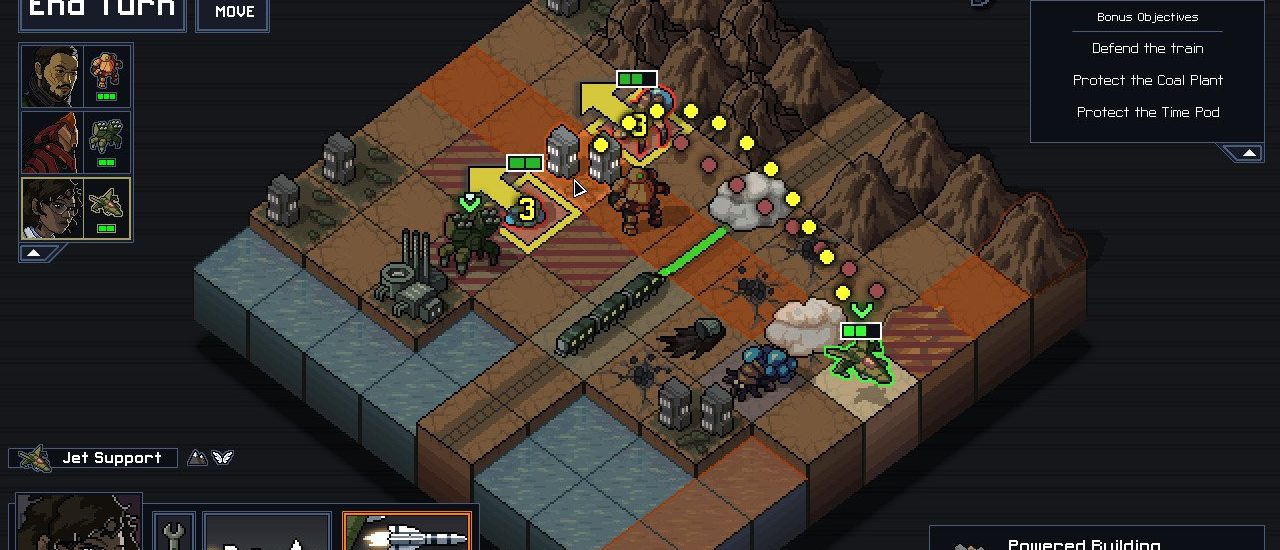Select the orange combat mech on the board
This screenshot has width=1280, height=550.
(x=639, y=197)
